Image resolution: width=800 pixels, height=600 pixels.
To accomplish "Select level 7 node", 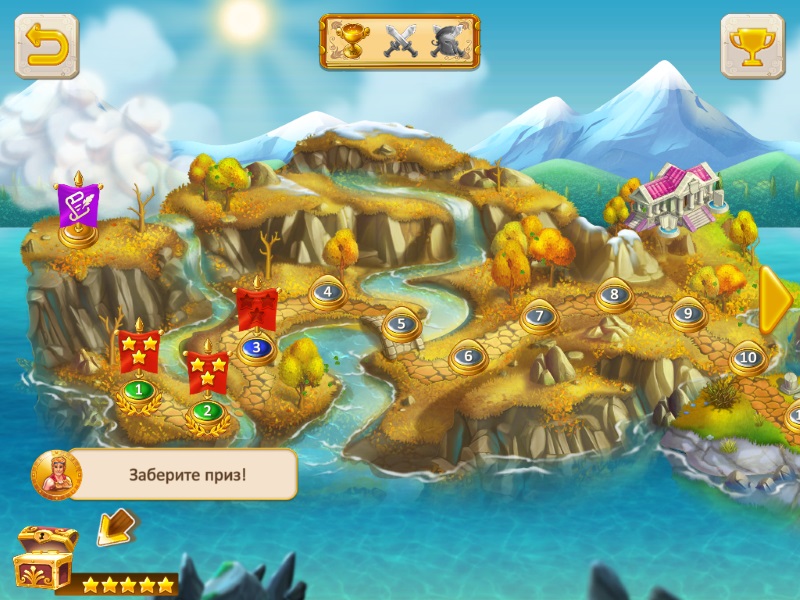I will coord(539,316).
